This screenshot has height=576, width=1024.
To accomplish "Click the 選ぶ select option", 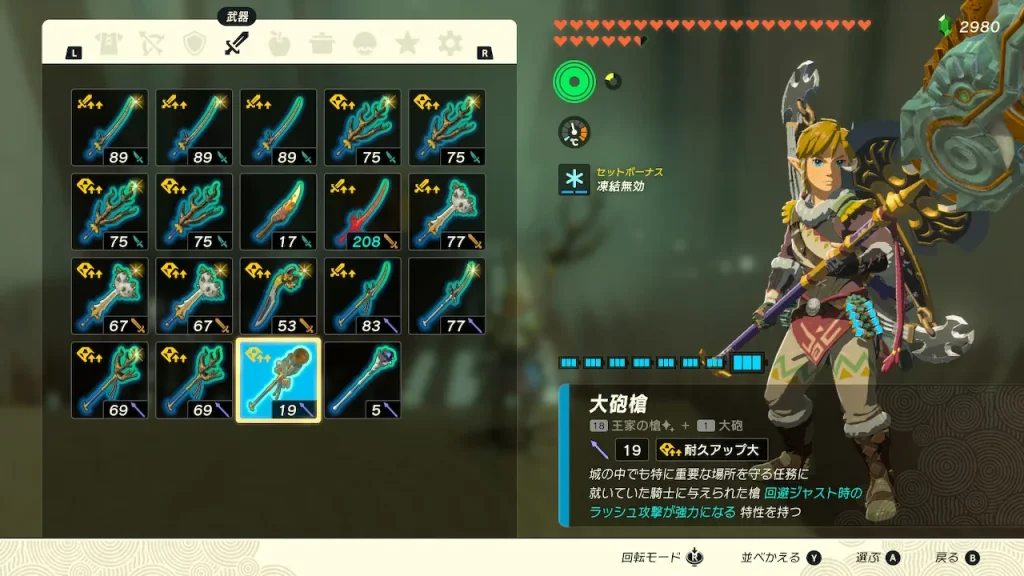I will click(878, 558).
